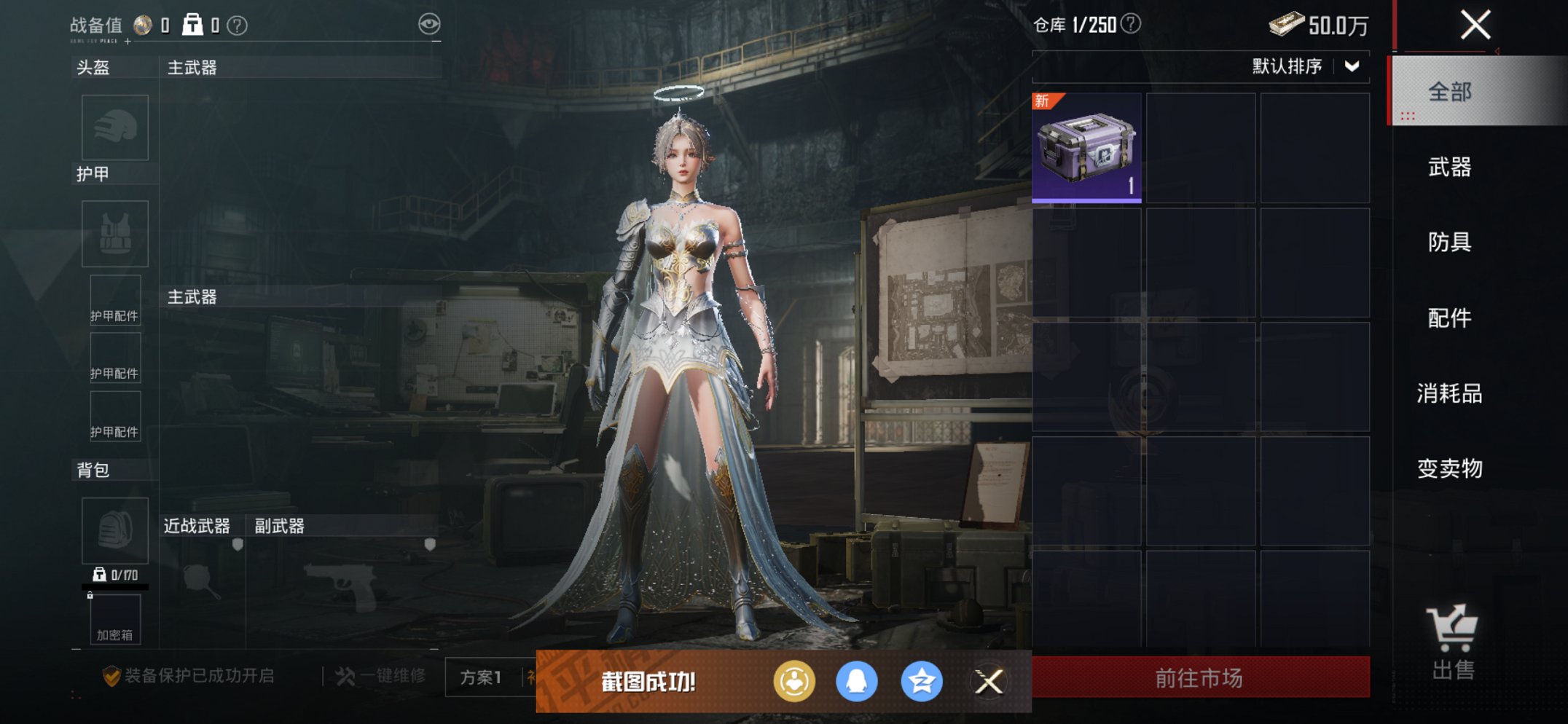Open the 变卖物 sellables tab
The height and width of the screenshot is (724, 1568).
tap(1450, 468)
